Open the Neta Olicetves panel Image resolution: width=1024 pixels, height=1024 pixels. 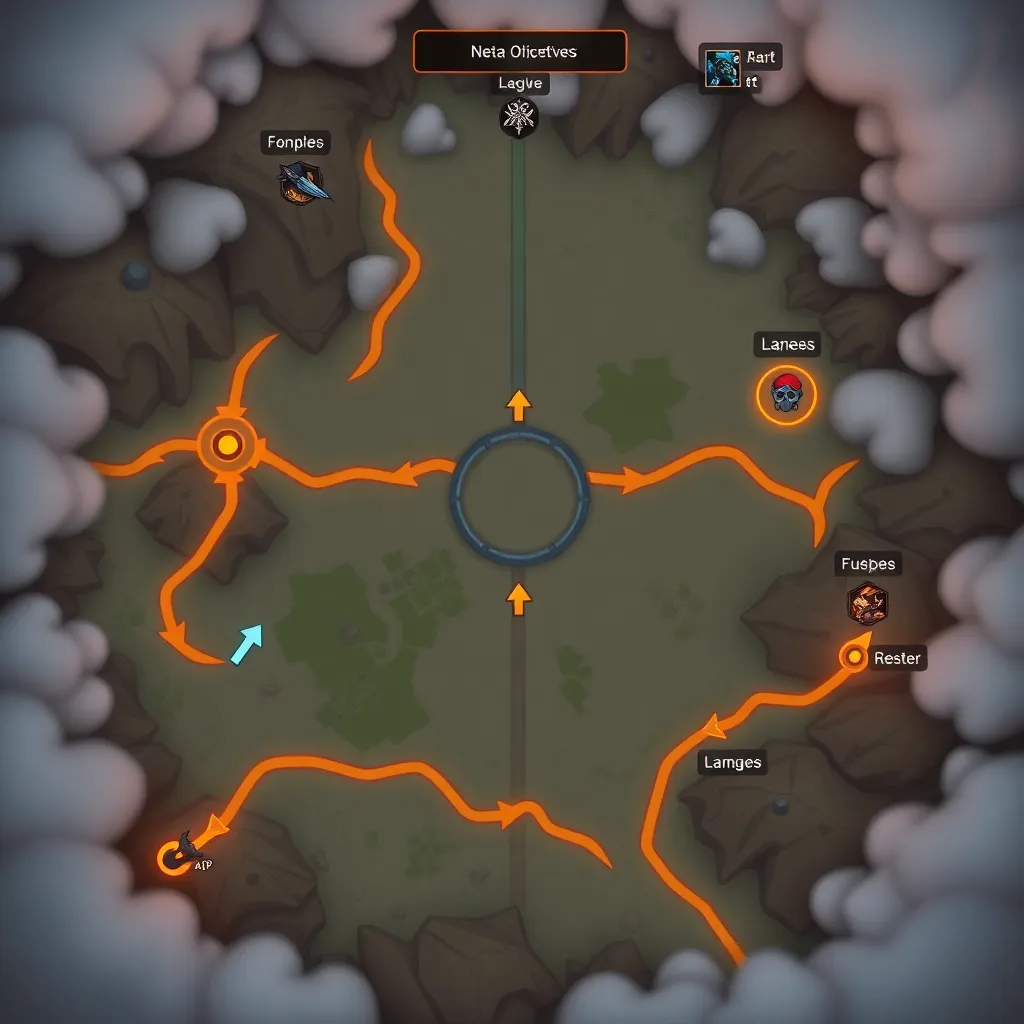pyautogui.click(x=520, y=51)
